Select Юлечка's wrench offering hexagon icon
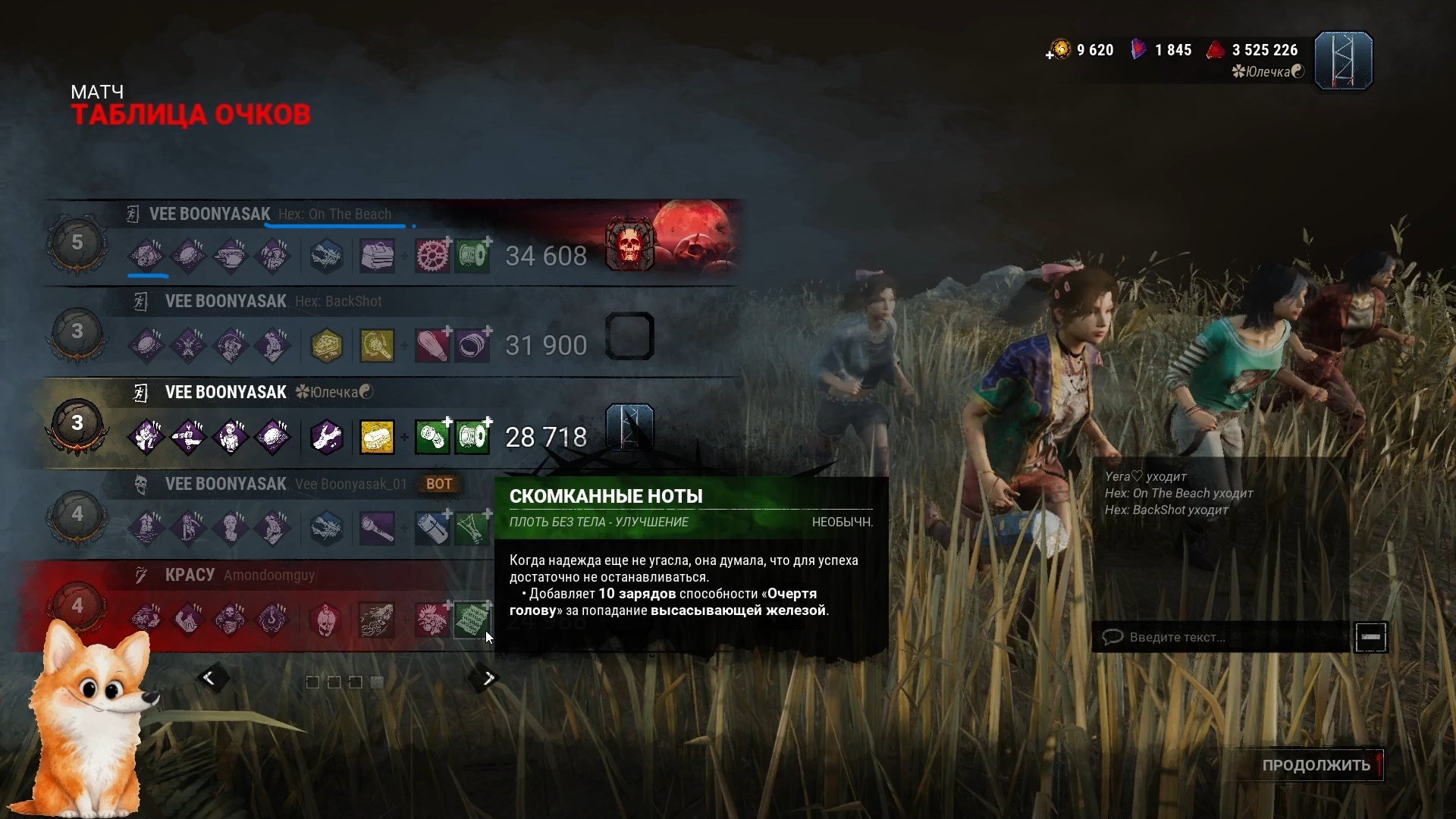Screen dimensions: 1456x819 (x=327, y=438)
